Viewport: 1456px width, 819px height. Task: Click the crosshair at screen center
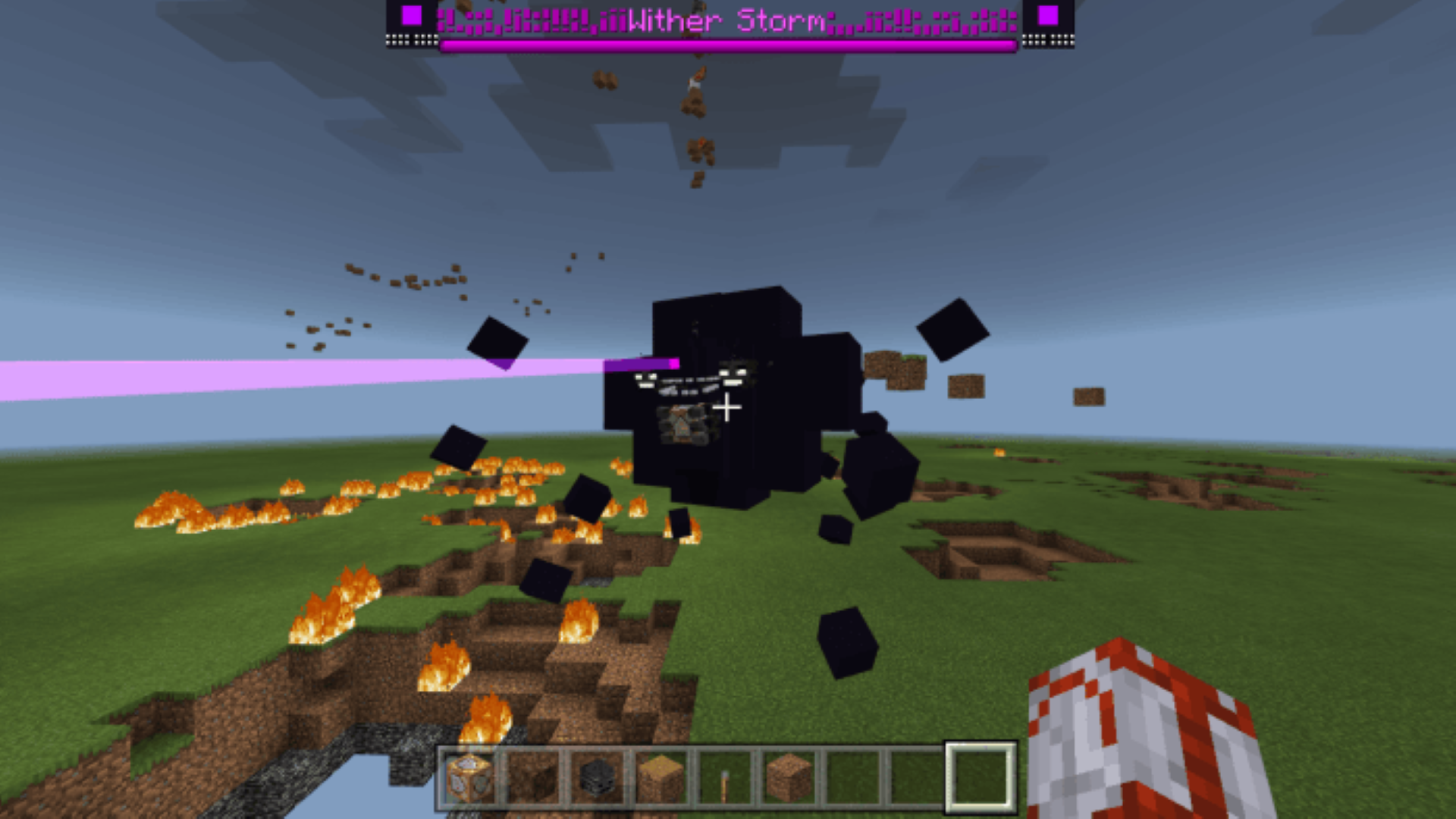tap(726, 408)
